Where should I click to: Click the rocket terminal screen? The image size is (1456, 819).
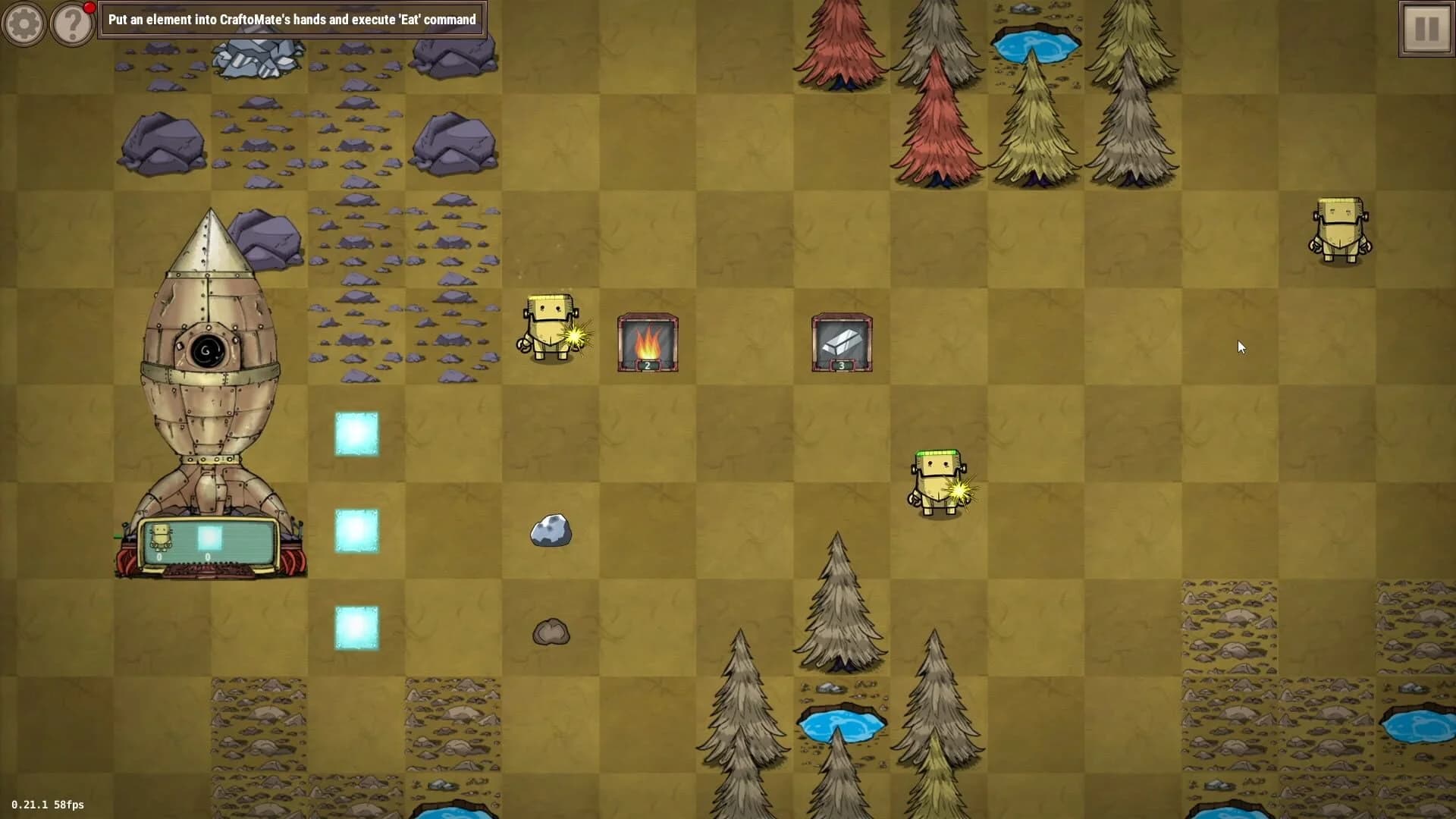tap(212, 538)
